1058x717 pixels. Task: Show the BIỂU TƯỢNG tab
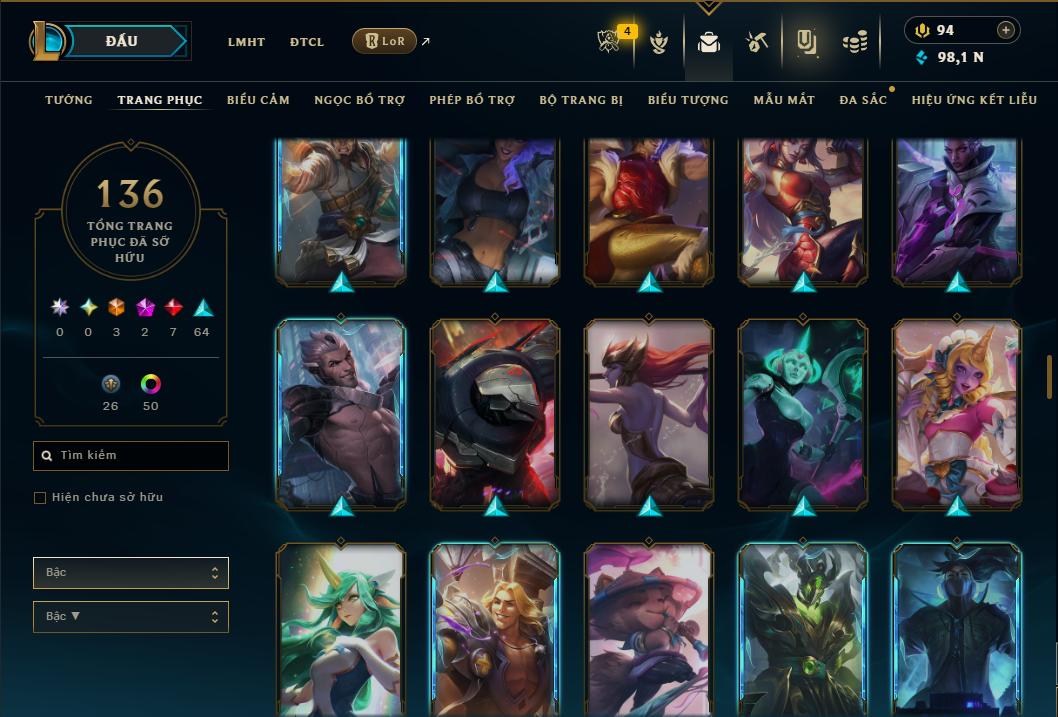tap(688, 100)
